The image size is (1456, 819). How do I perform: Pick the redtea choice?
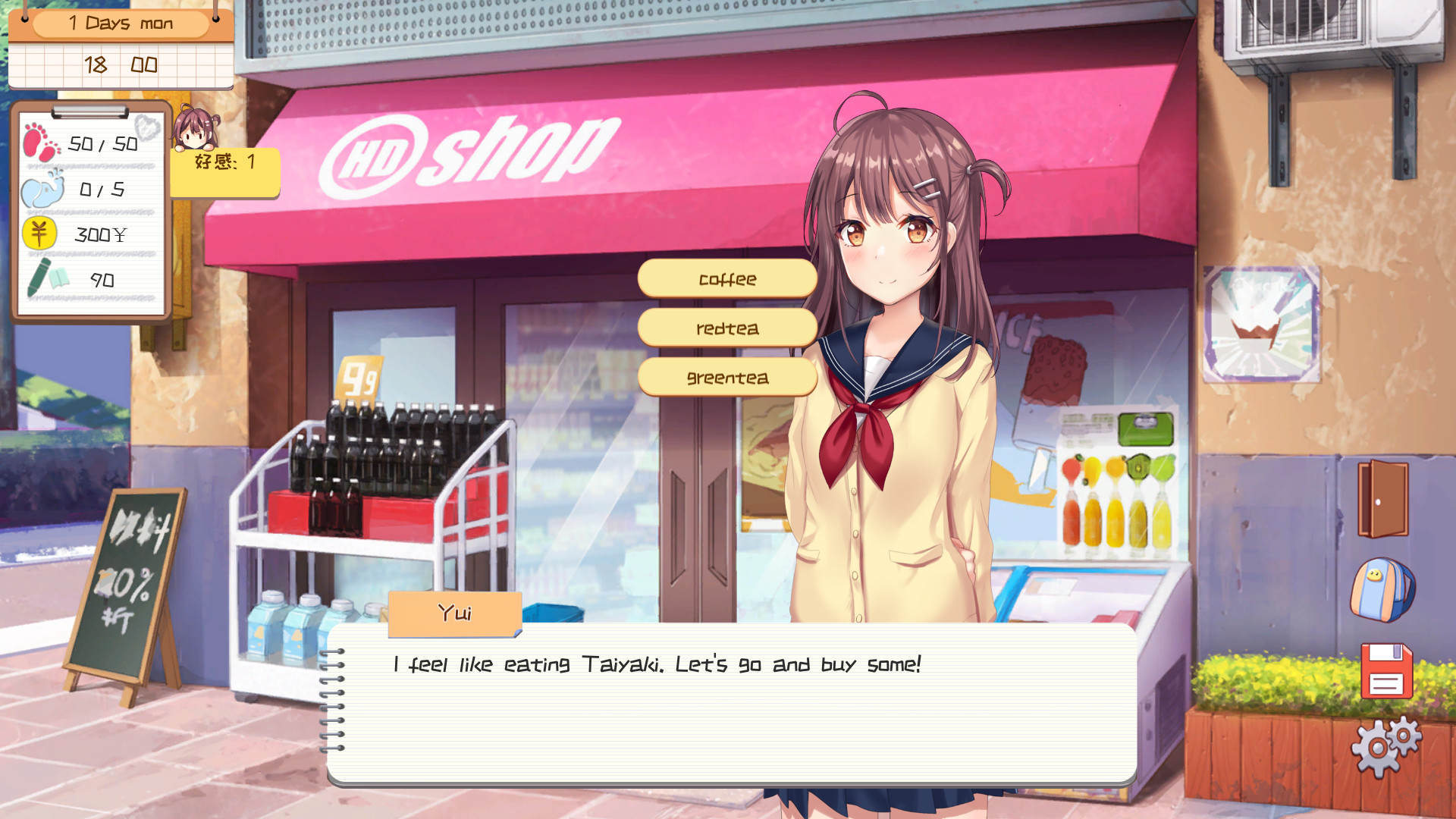(728, 328)
